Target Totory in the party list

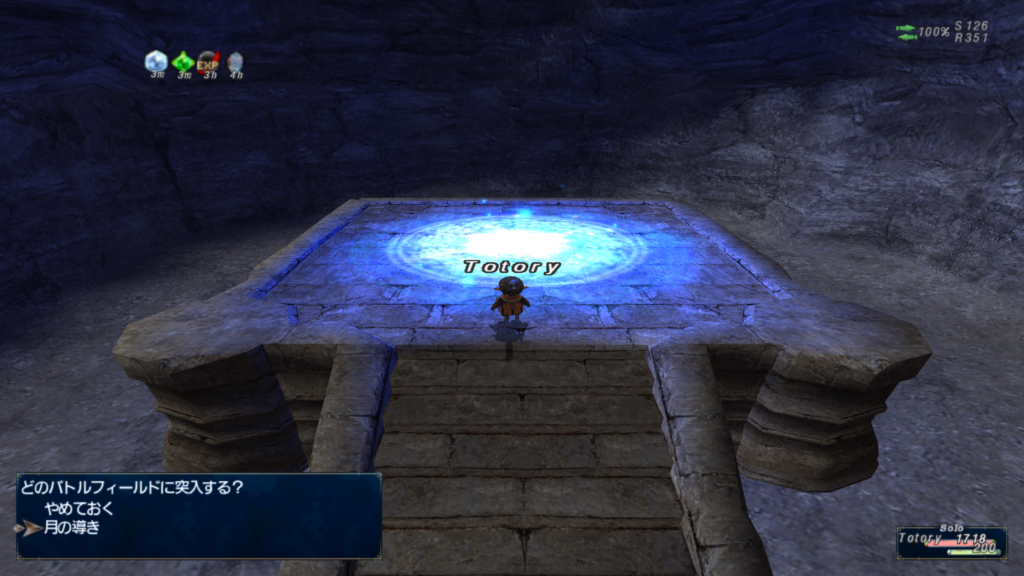921,538
